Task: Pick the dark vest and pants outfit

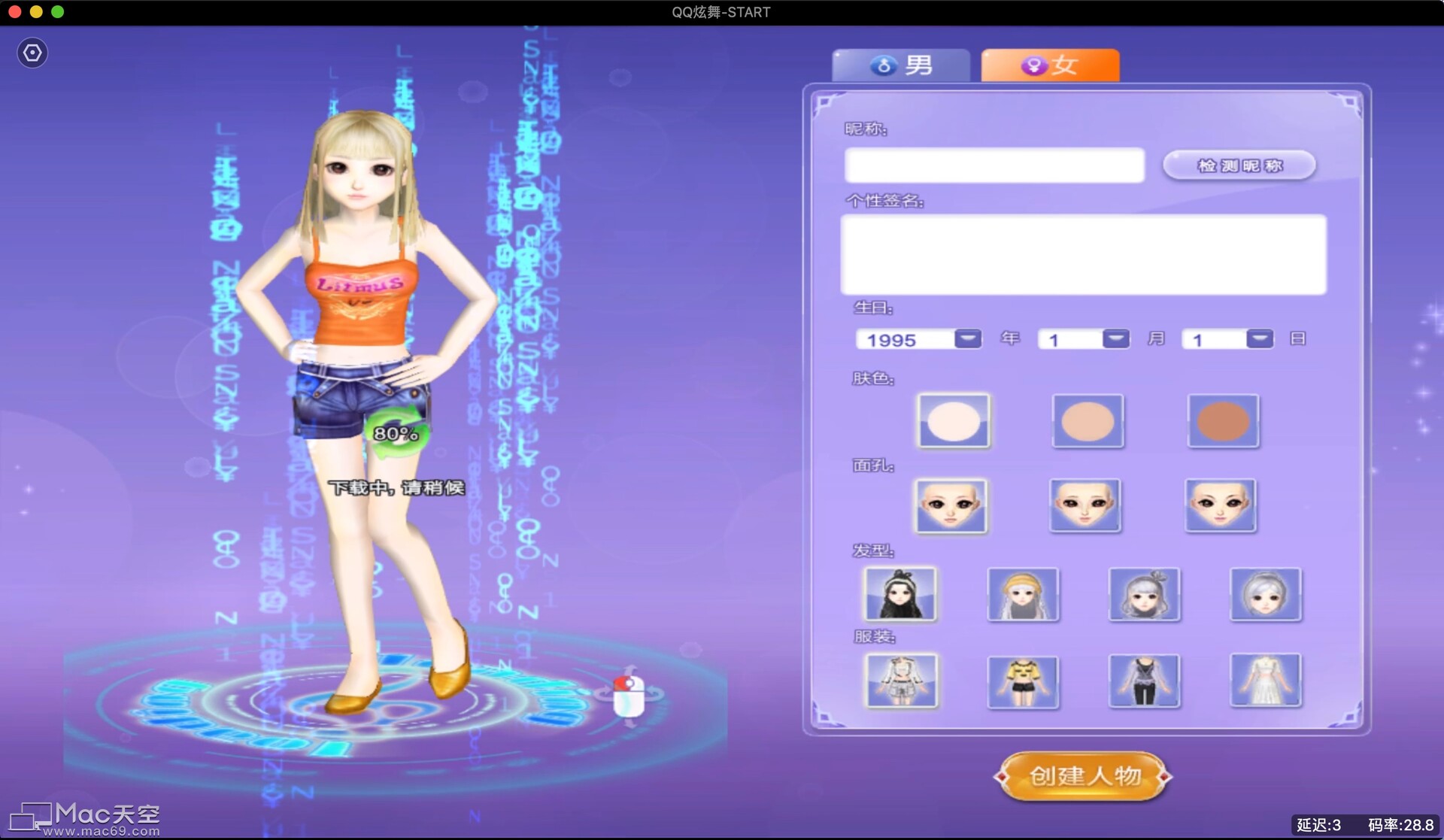Action: [x=1144, y=681]
